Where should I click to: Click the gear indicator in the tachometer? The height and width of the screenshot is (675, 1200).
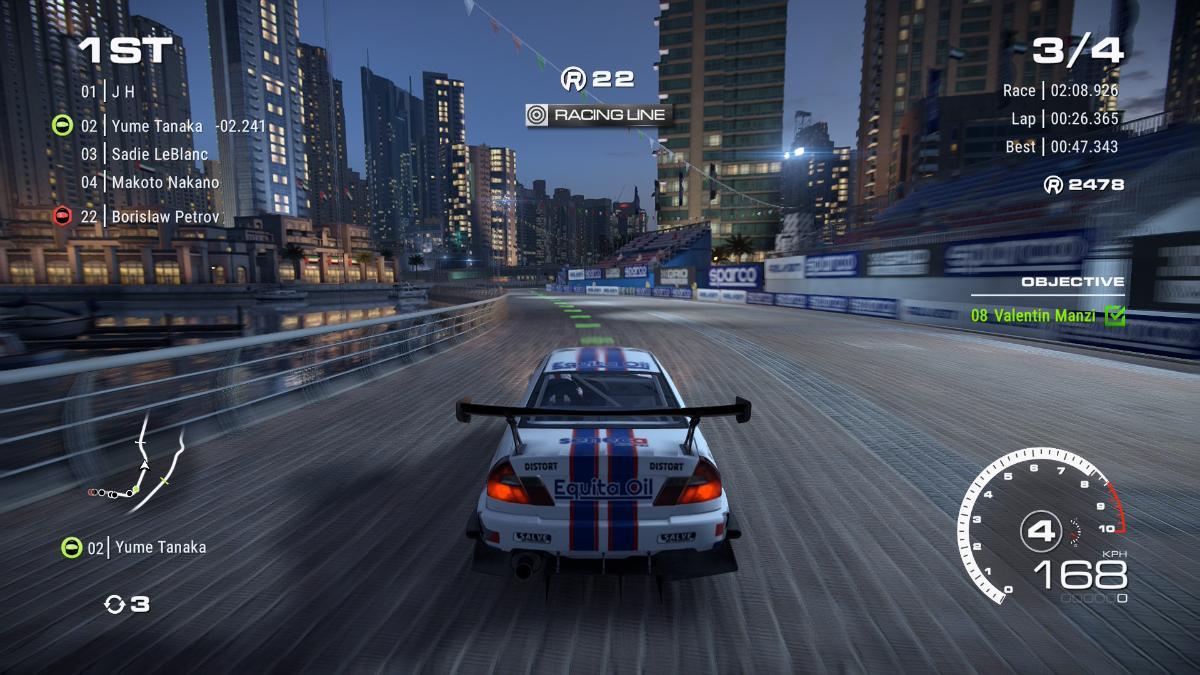(x=1040, y=529)
